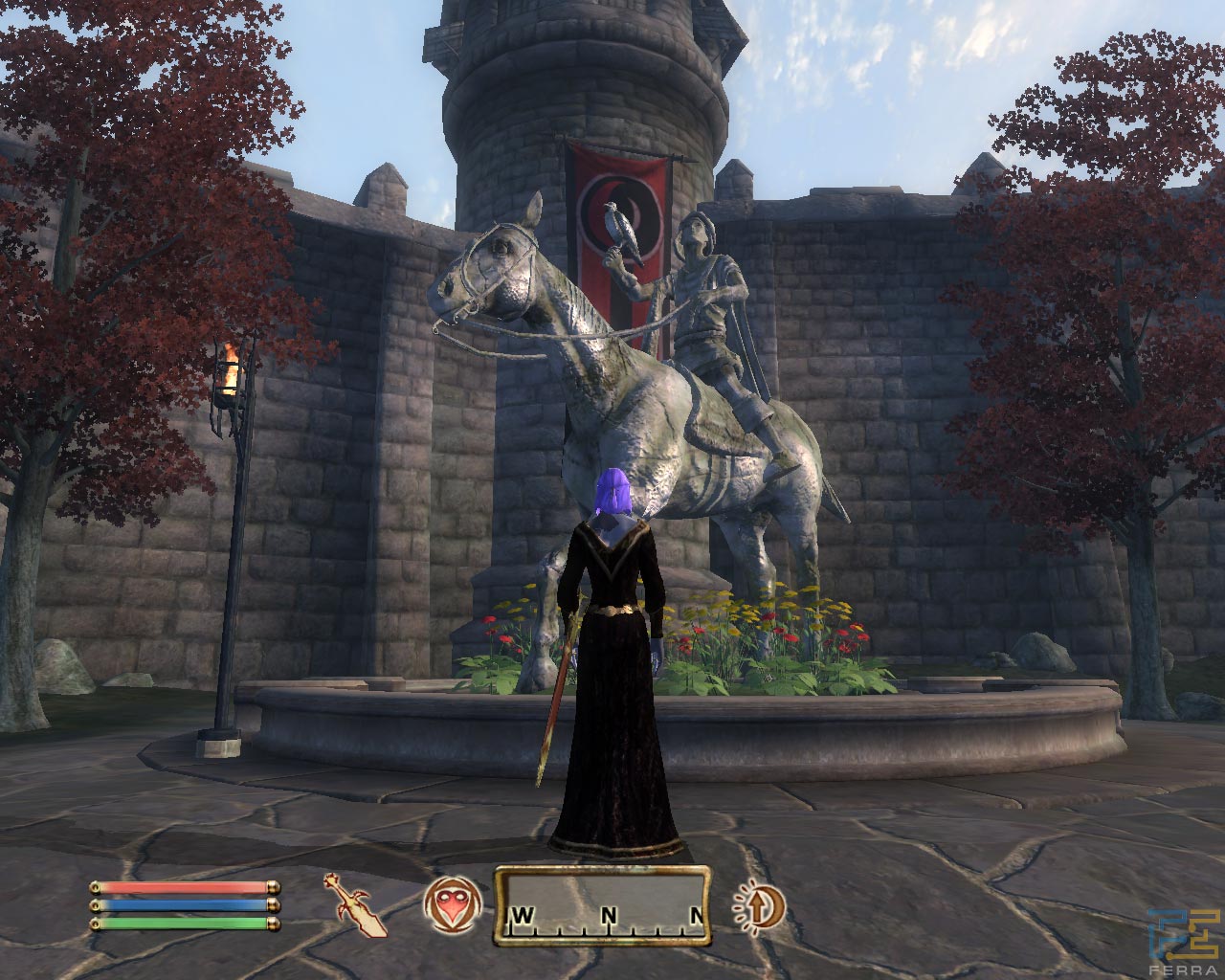
Task: Select the active spell heart icon
Action: point(452,905)
